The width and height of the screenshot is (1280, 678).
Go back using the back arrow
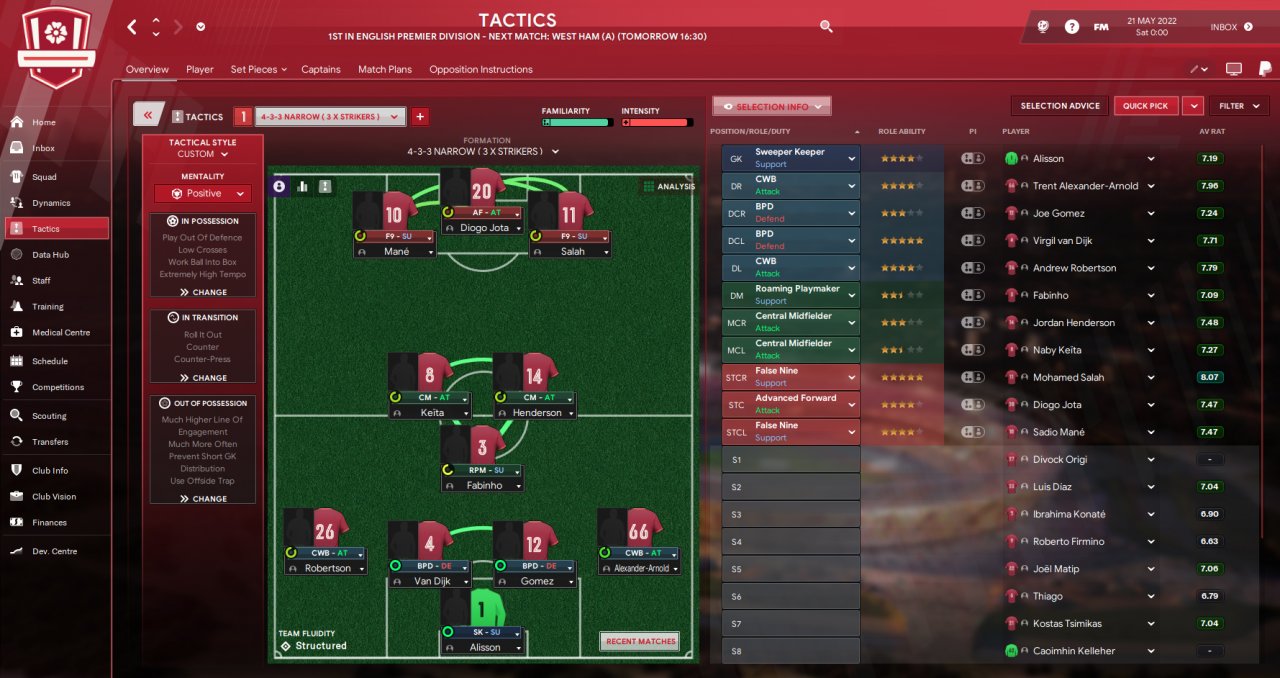[132, 27]
